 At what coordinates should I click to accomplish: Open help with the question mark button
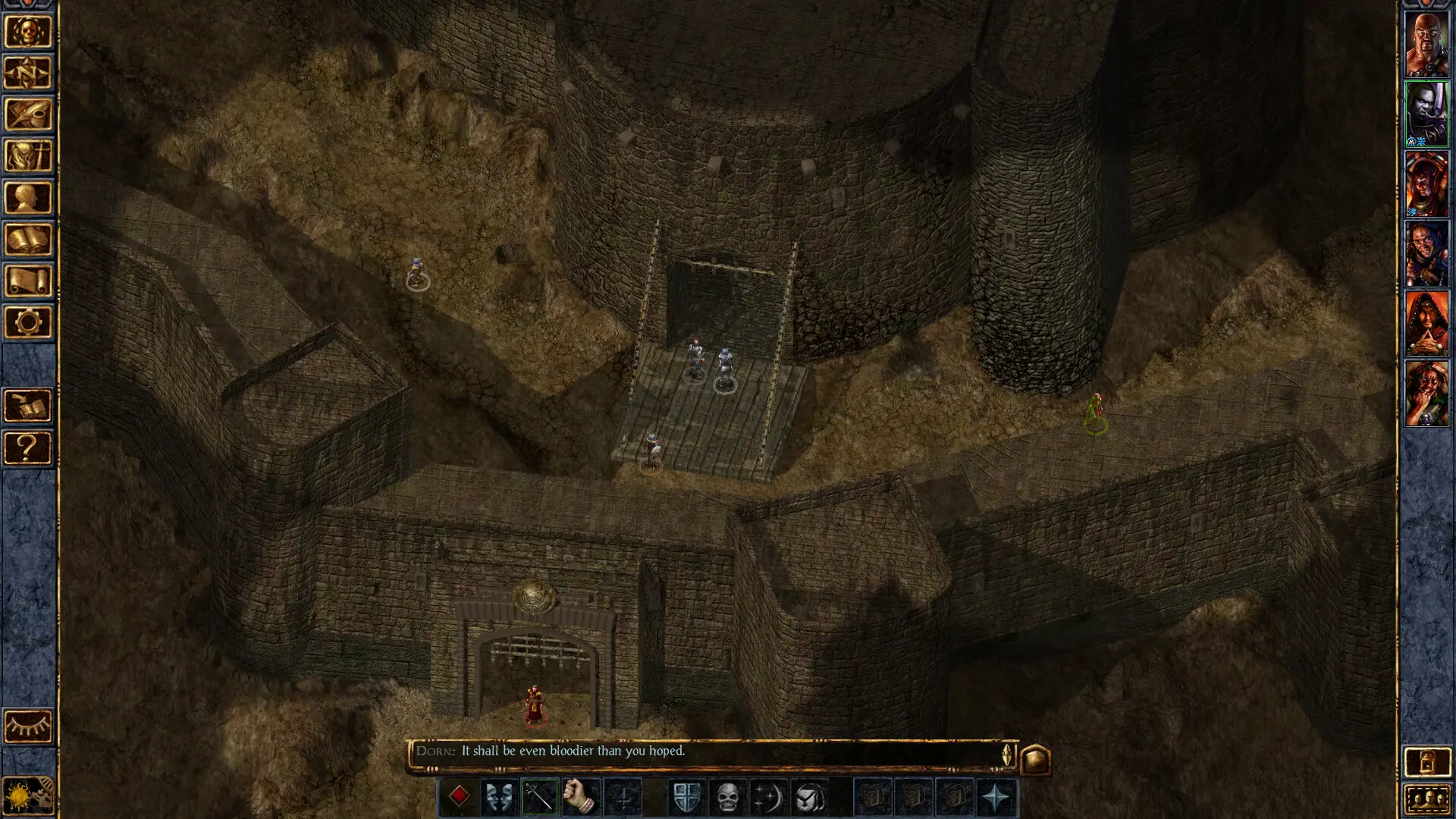tap(28, 448)
